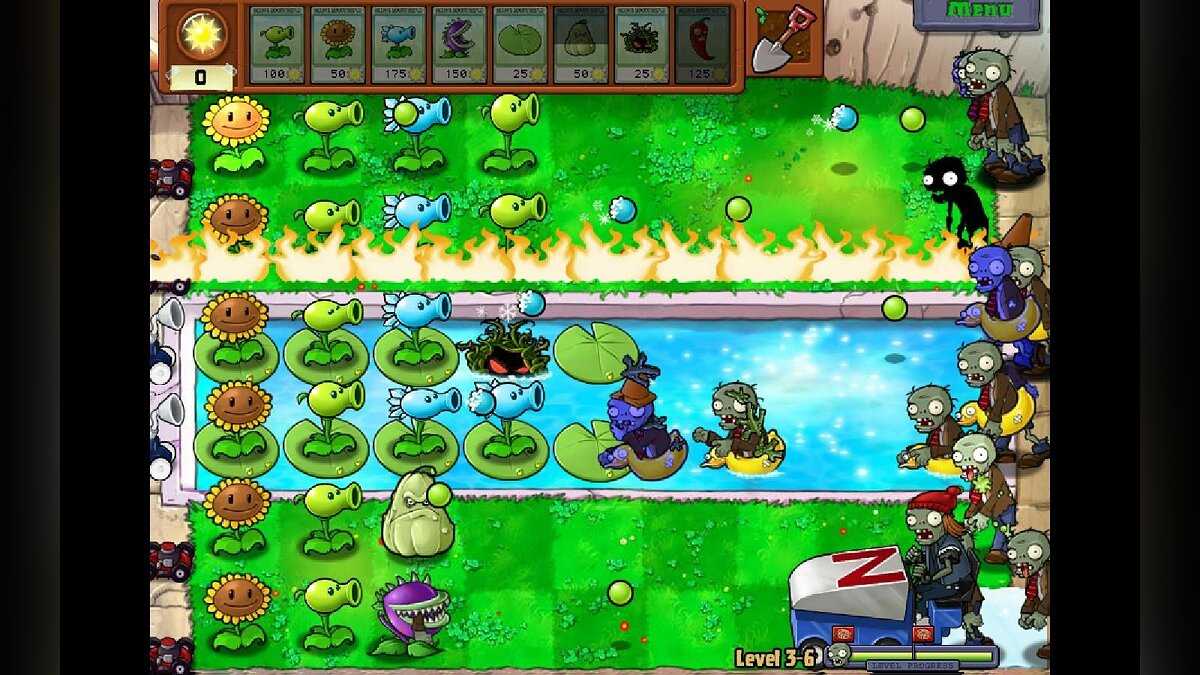Choose the Sunflower seed packet
This screenshot has height=675, width=1200.
tap(338, 45)
